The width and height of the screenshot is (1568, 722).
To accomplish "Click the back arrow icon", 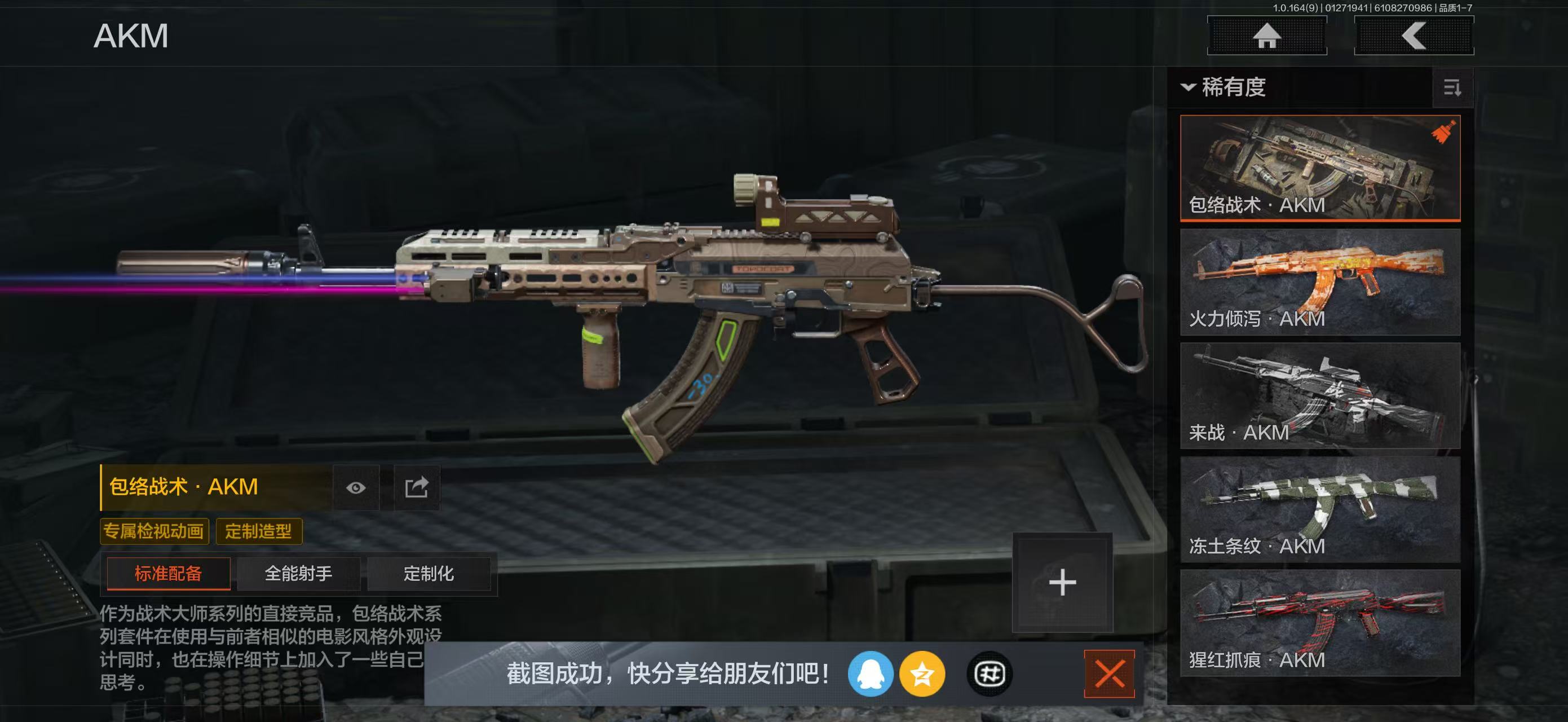I will click(x=1414, y=38).
